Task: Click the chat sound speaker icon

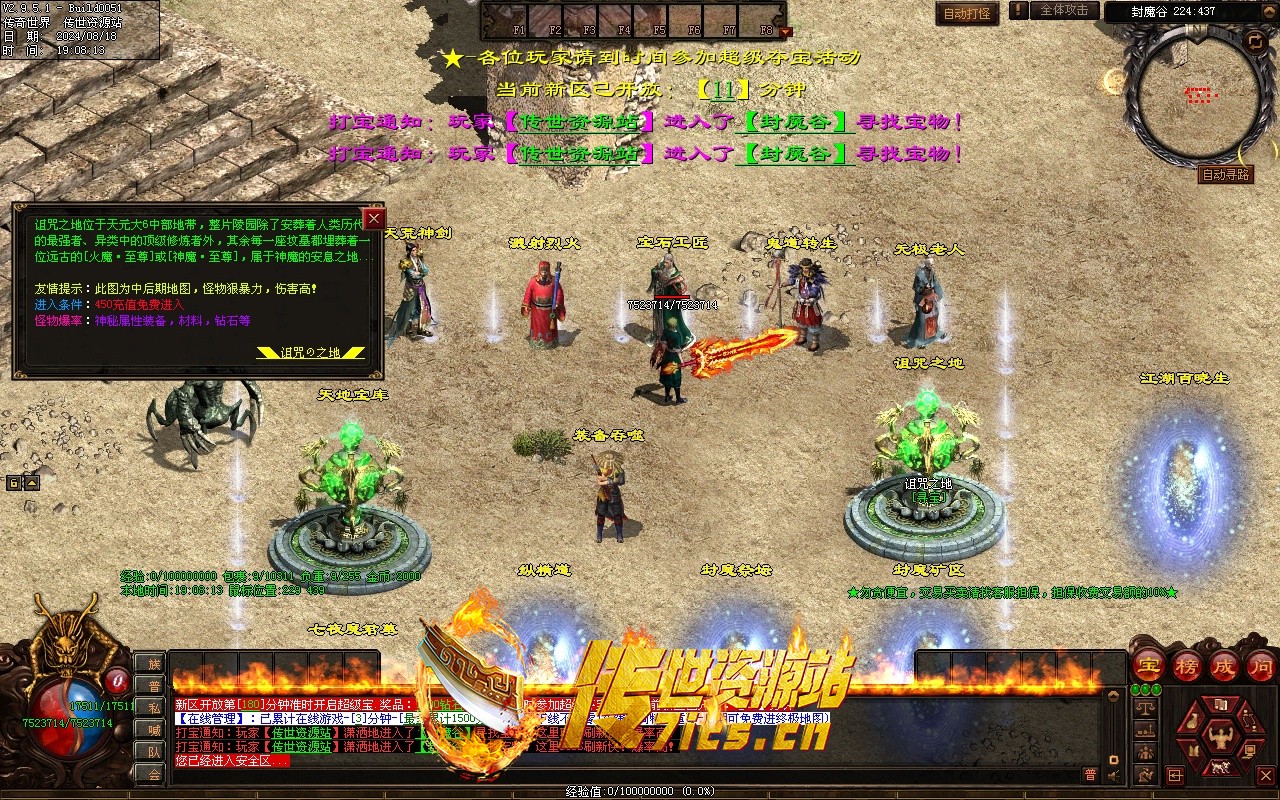Action: [1113, 775]
